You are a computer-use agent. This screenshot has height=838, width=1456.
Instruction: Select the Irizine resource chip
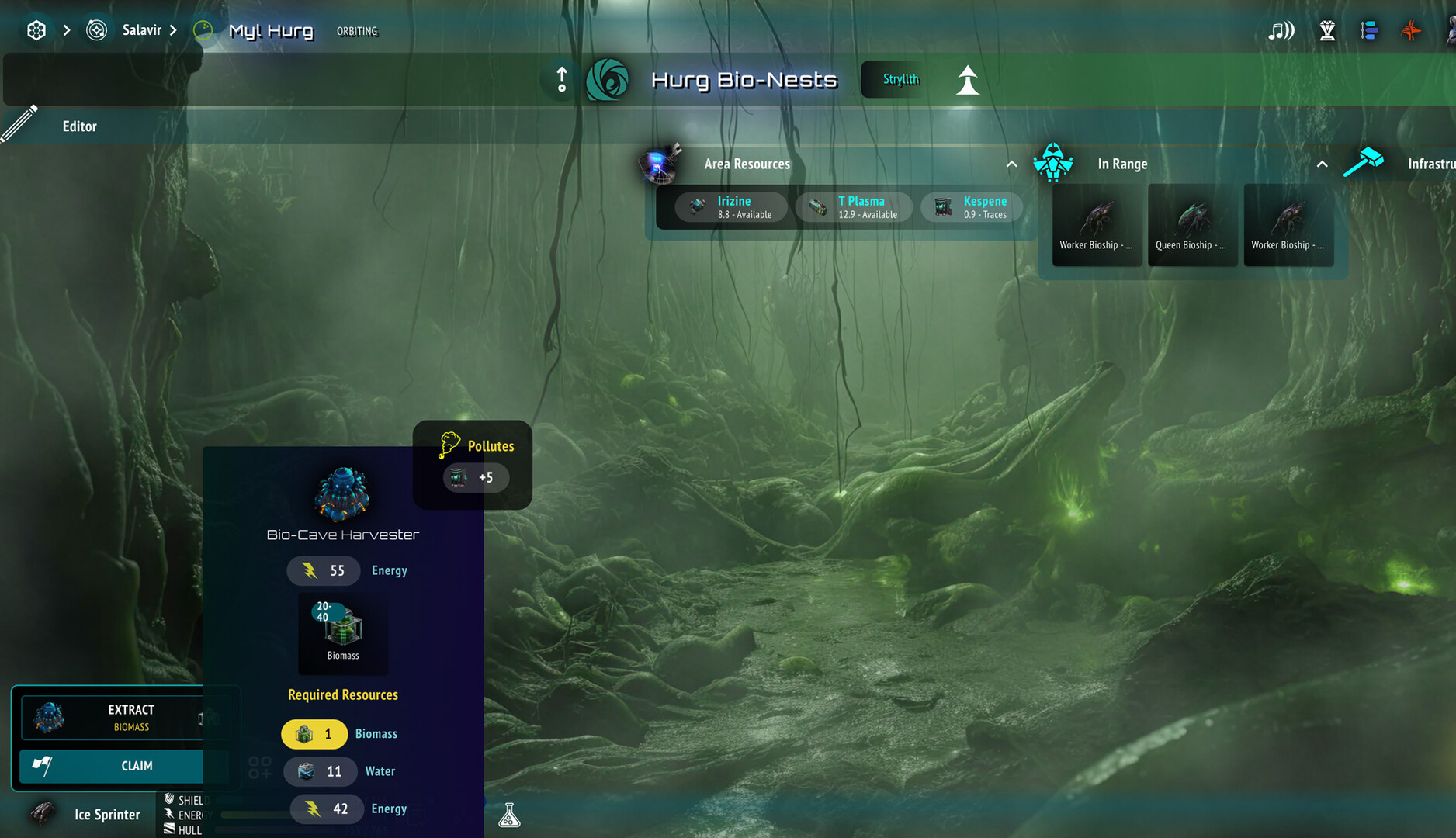pos(730,207)
